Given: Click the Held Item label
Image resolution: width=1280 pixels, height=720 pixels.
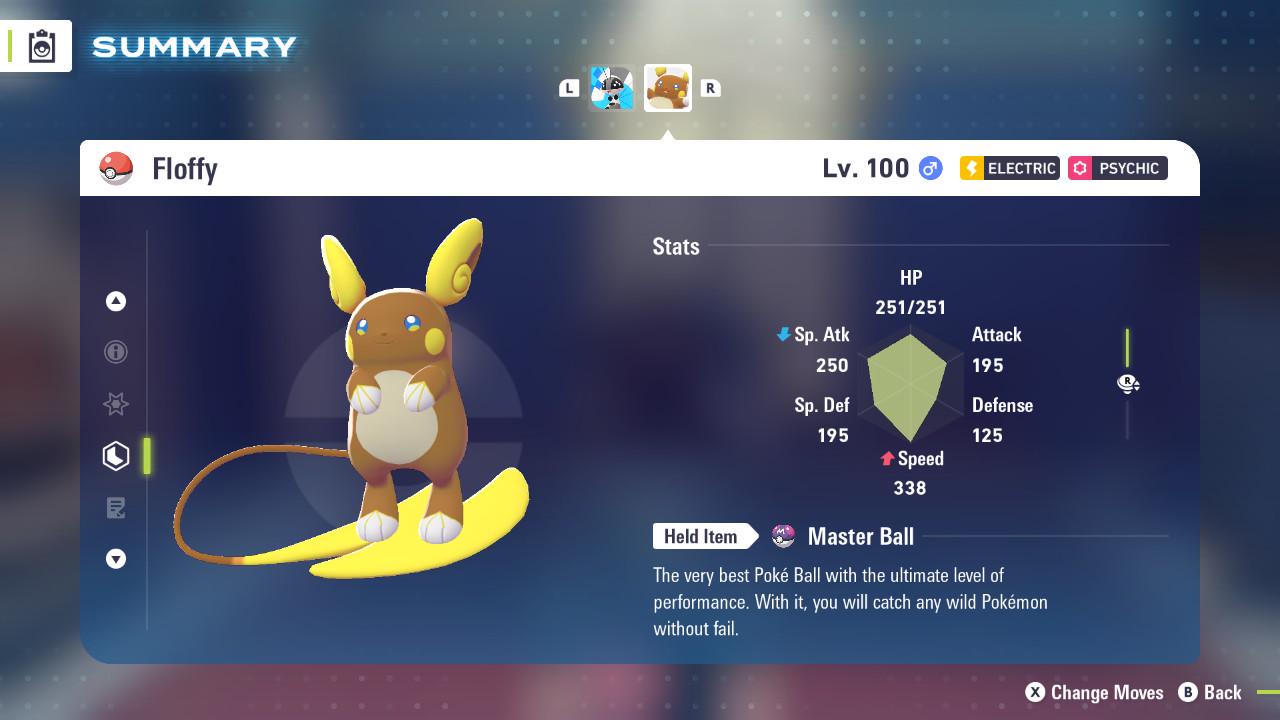Looking at the screenshot, I should click(701, 536).
